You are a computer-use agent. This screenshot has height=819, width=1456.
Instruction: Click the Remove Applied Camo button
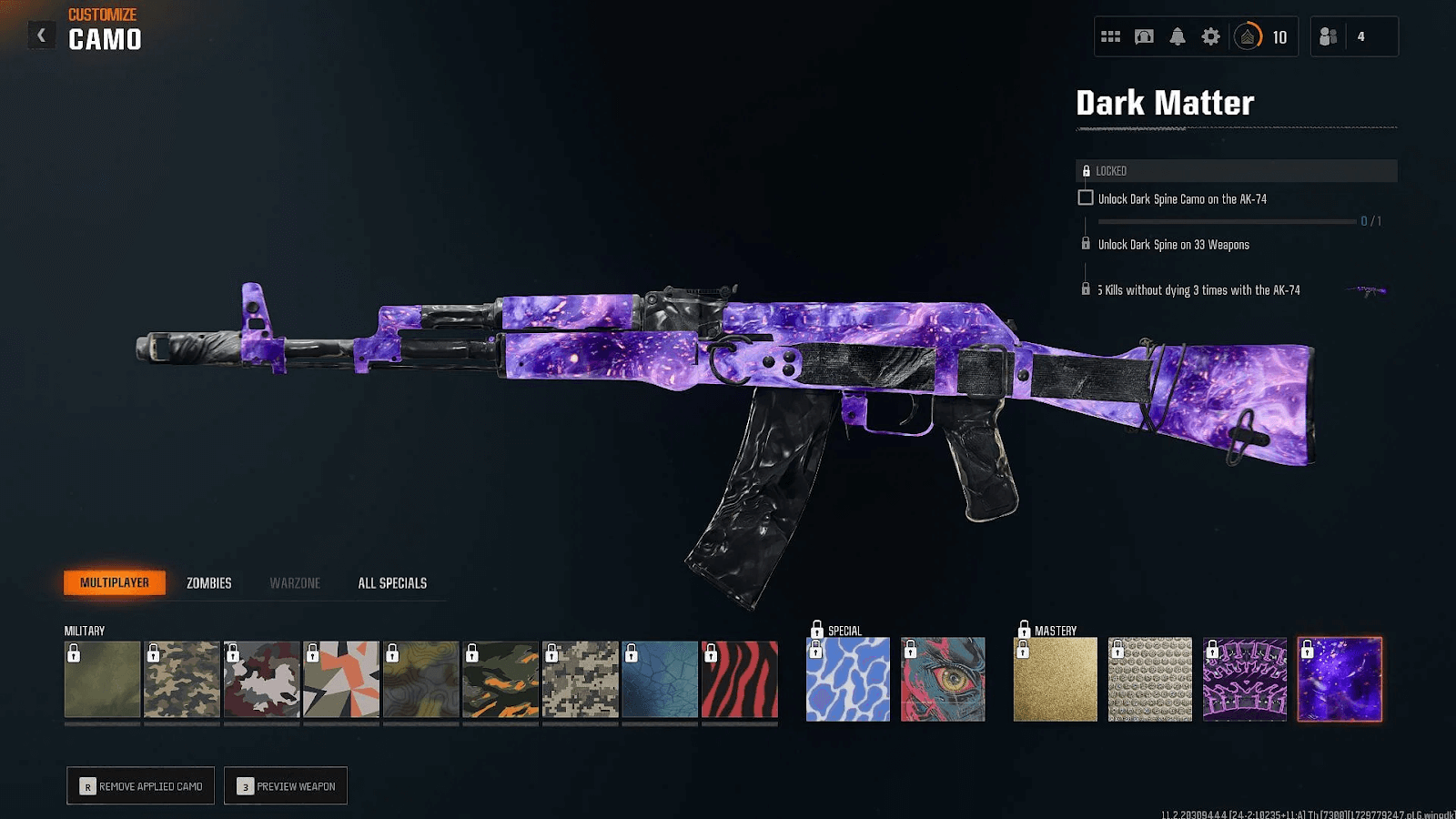140,785
